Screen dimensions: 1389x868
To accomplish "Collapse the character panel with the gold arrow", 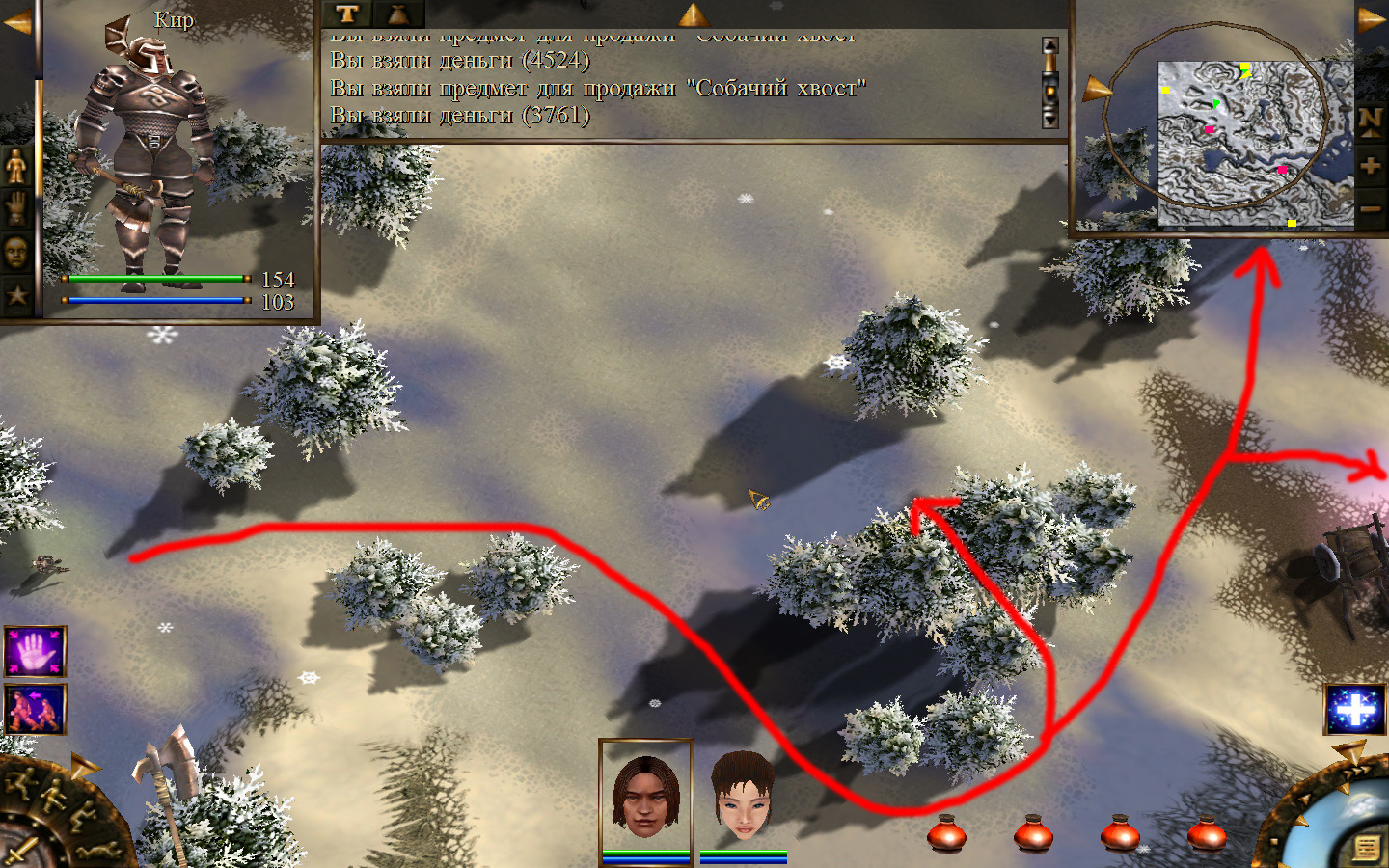I will [x=16, y=21].
